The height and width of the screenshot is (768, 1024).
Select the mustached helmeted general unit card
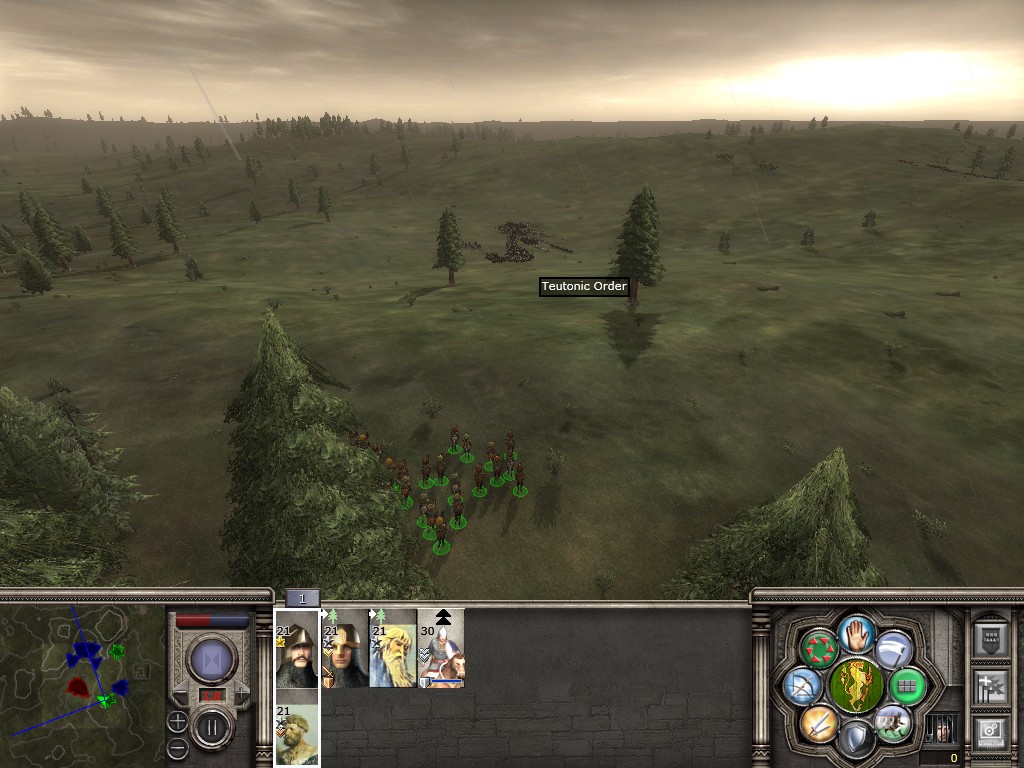[x=297, y=648]
